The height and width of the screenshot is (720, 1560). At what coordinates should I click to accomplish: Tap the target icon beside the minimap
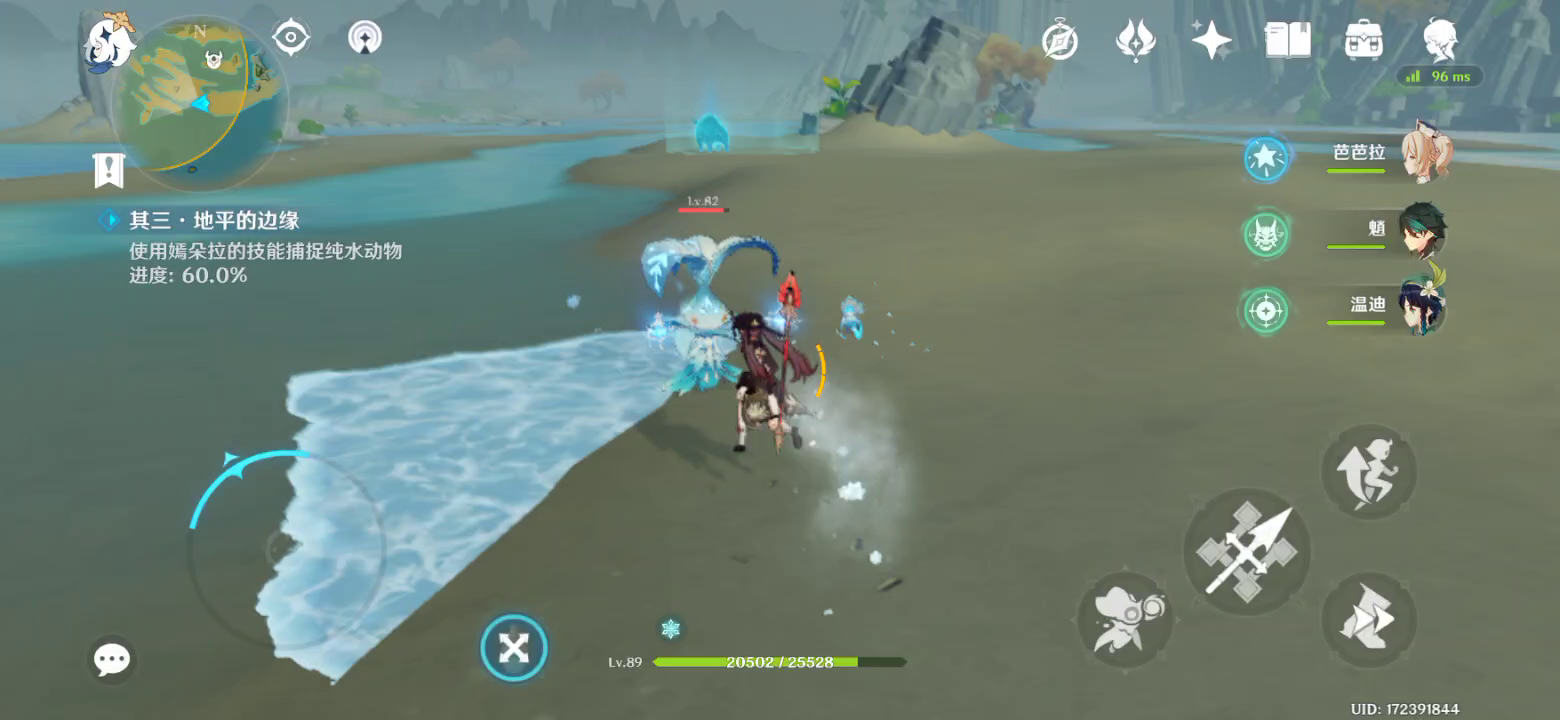point(291,38)
